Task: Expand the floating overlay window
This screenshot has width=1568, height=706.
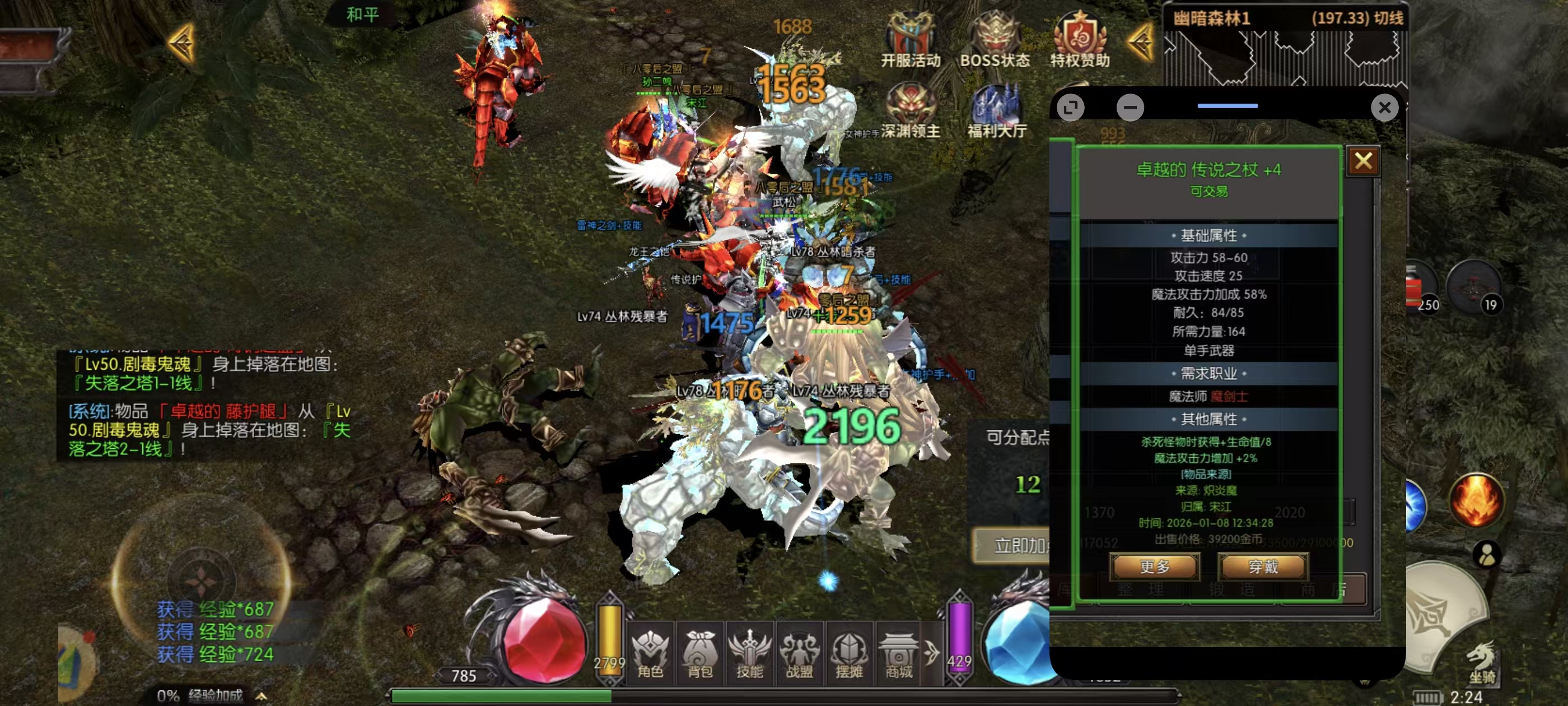Action: pos(1070,108)
